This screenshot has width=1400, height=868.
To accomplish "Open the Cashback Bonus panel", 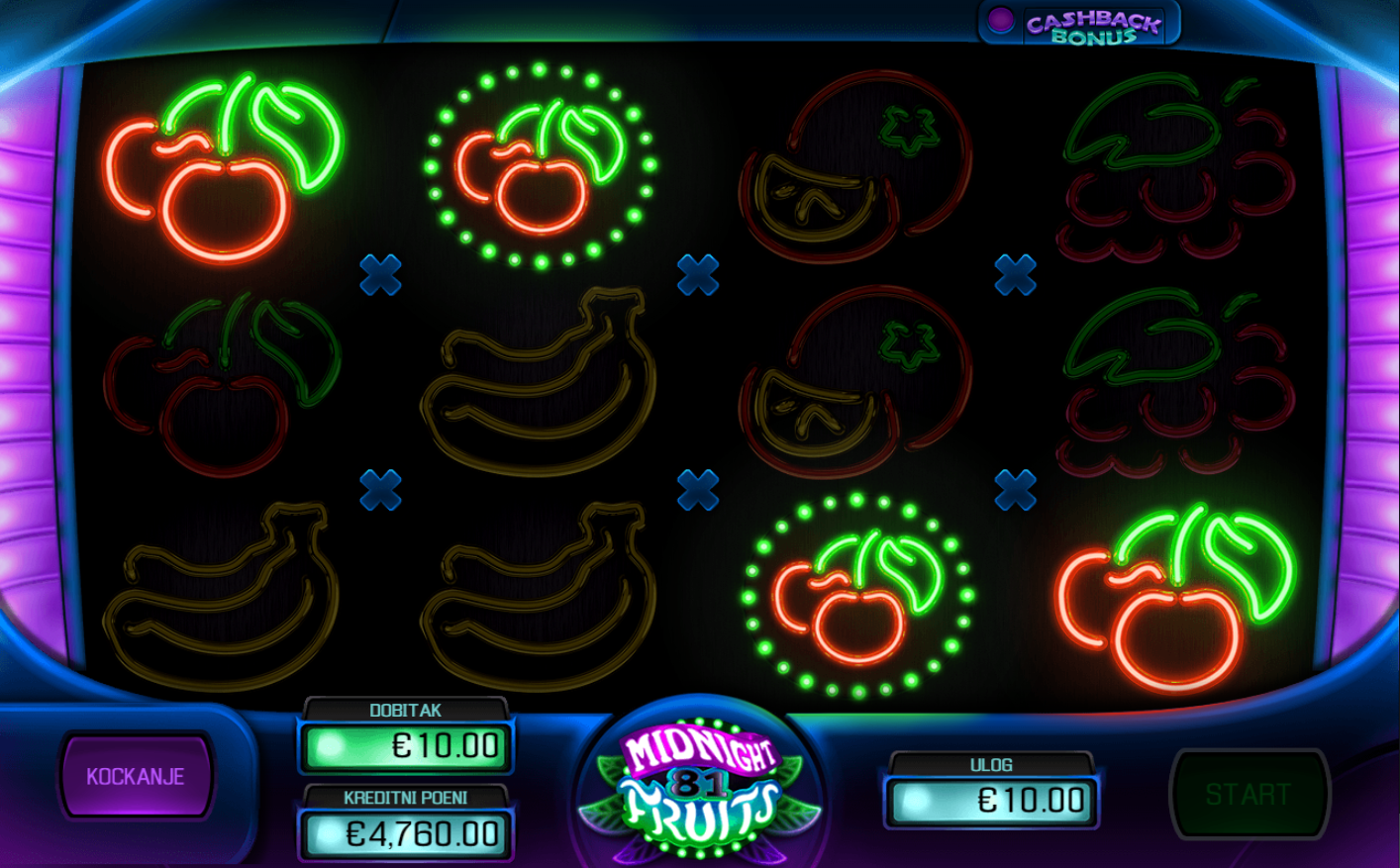I will [x=1080, y=25].
